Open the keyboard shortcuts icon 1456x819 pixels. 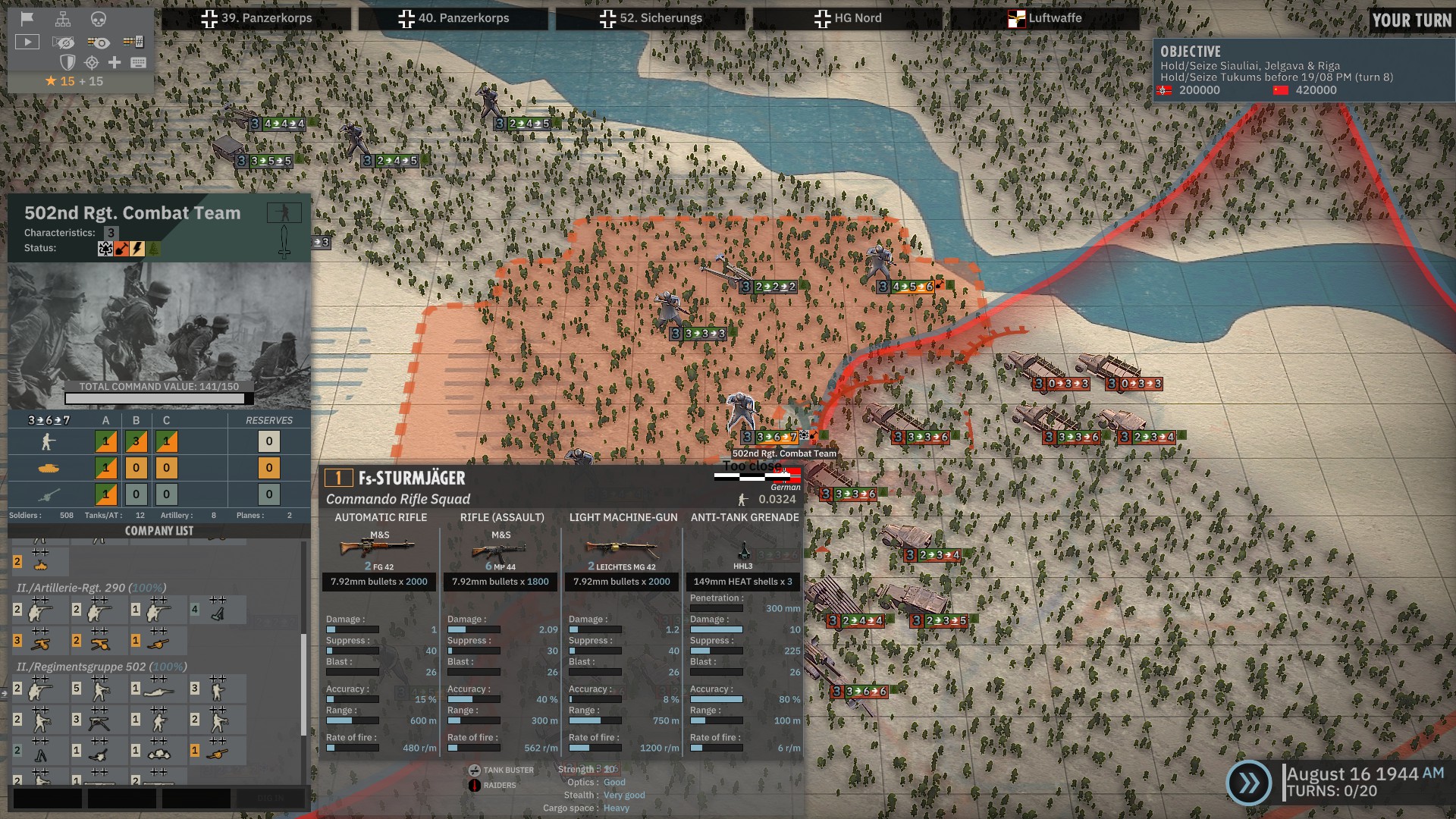pyautogui.click(x=138, y=62)
